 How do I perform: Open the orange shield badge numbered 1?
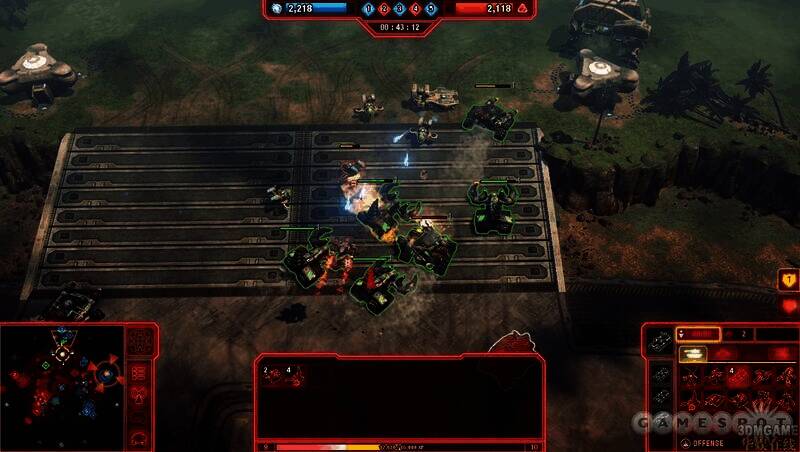789,281
